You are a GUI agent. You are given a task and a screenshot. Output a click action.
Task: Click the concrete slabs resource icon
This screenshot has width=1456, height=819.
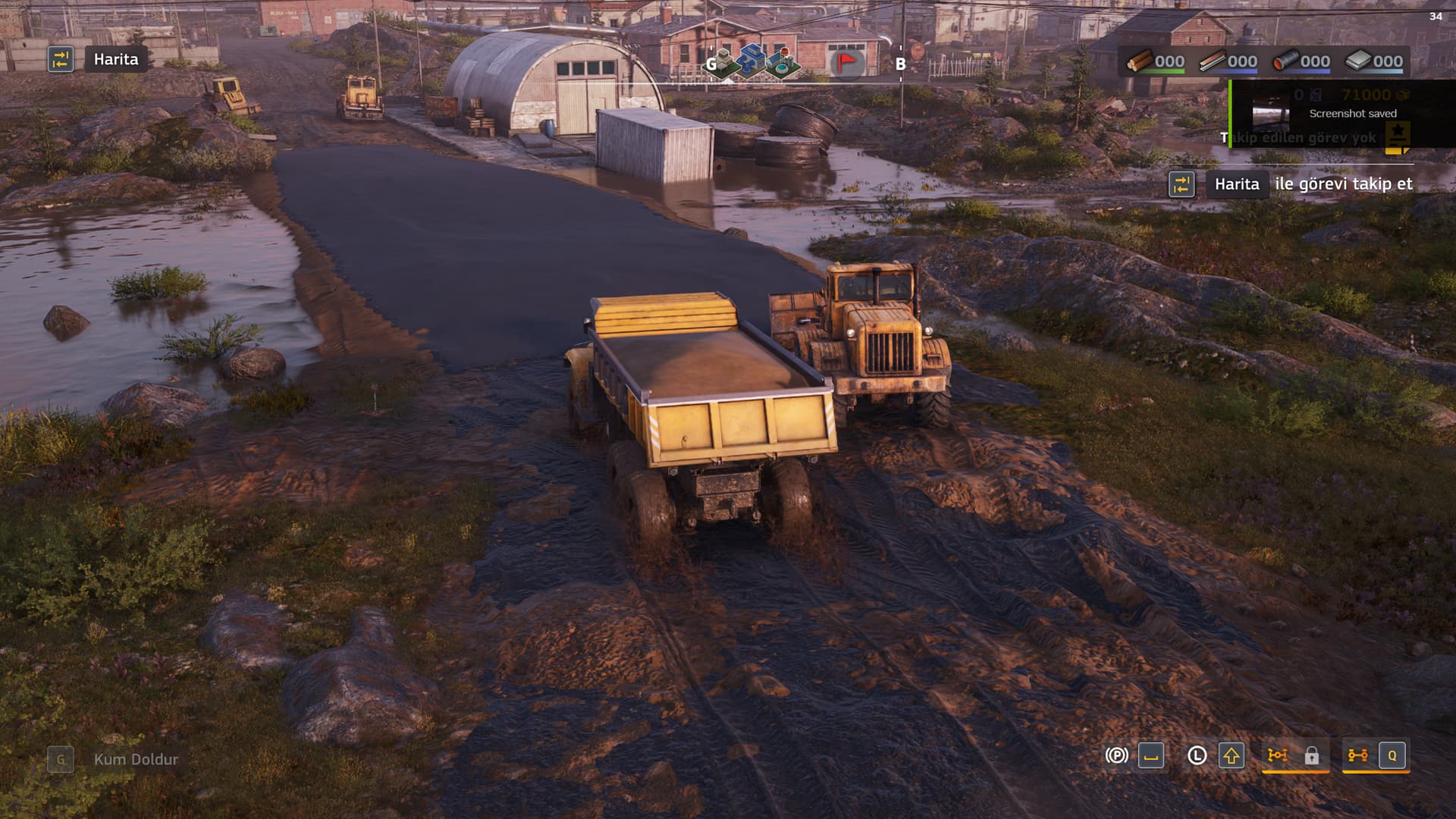(x=1357, y=61)
